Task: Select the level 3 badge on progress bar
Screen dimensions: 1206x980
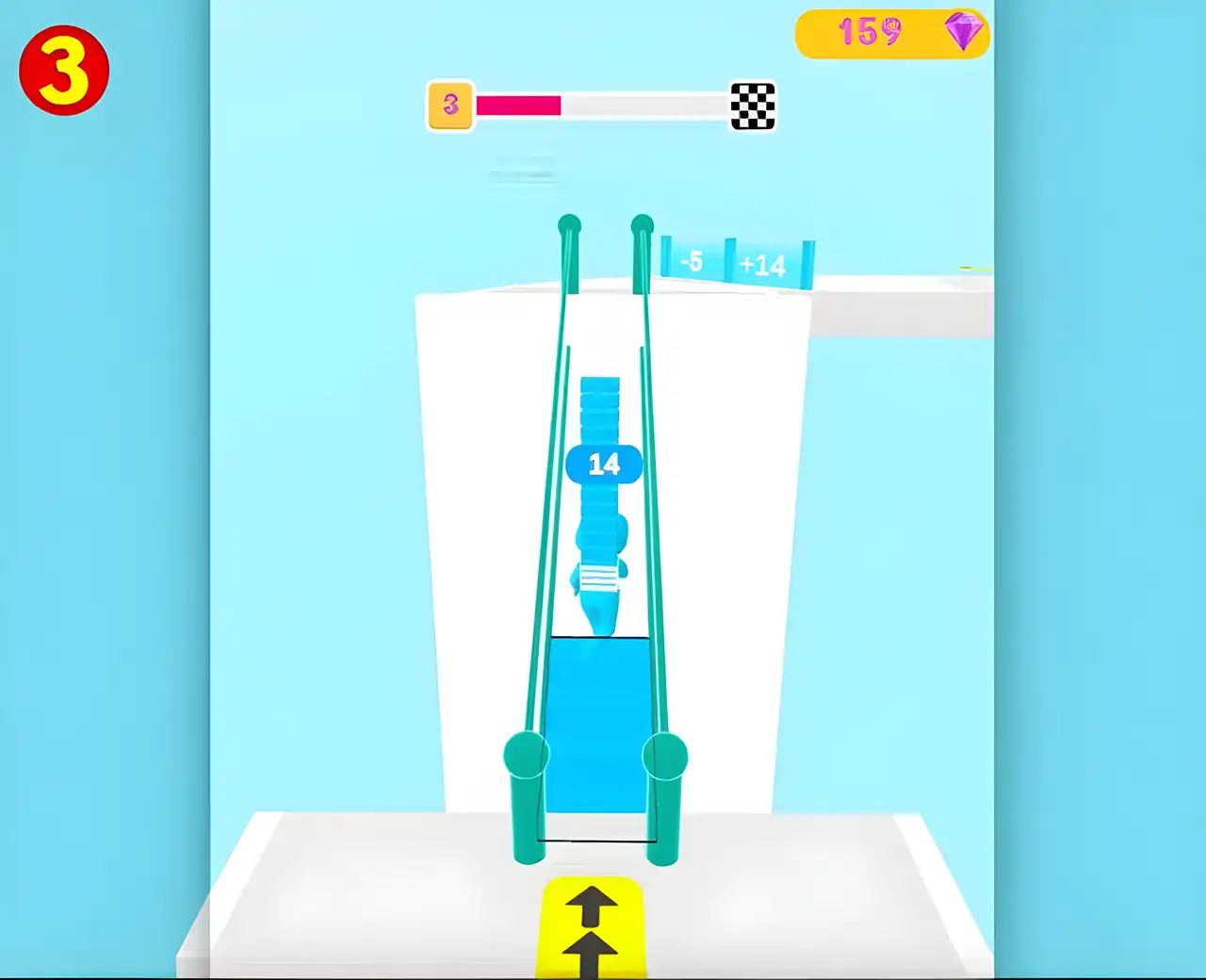Action: point(449,106)
